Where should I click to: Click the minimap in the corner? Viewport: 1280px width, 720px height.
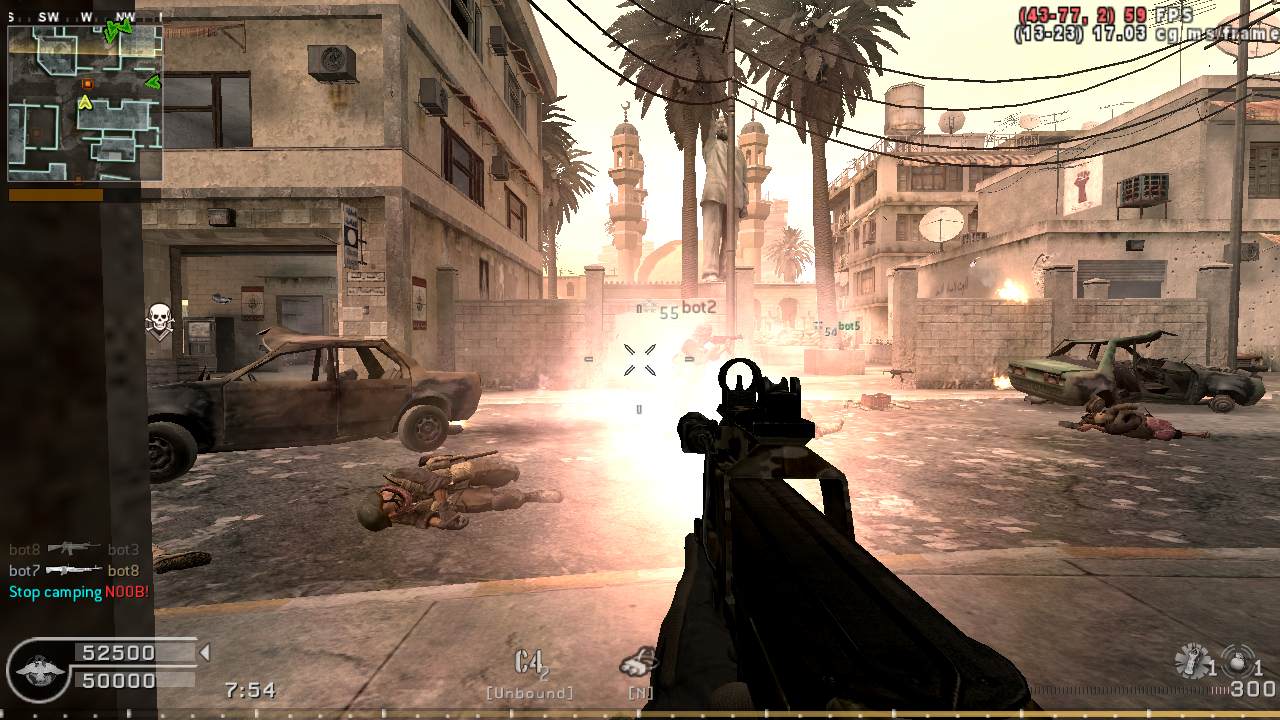(x=85, y=105)
